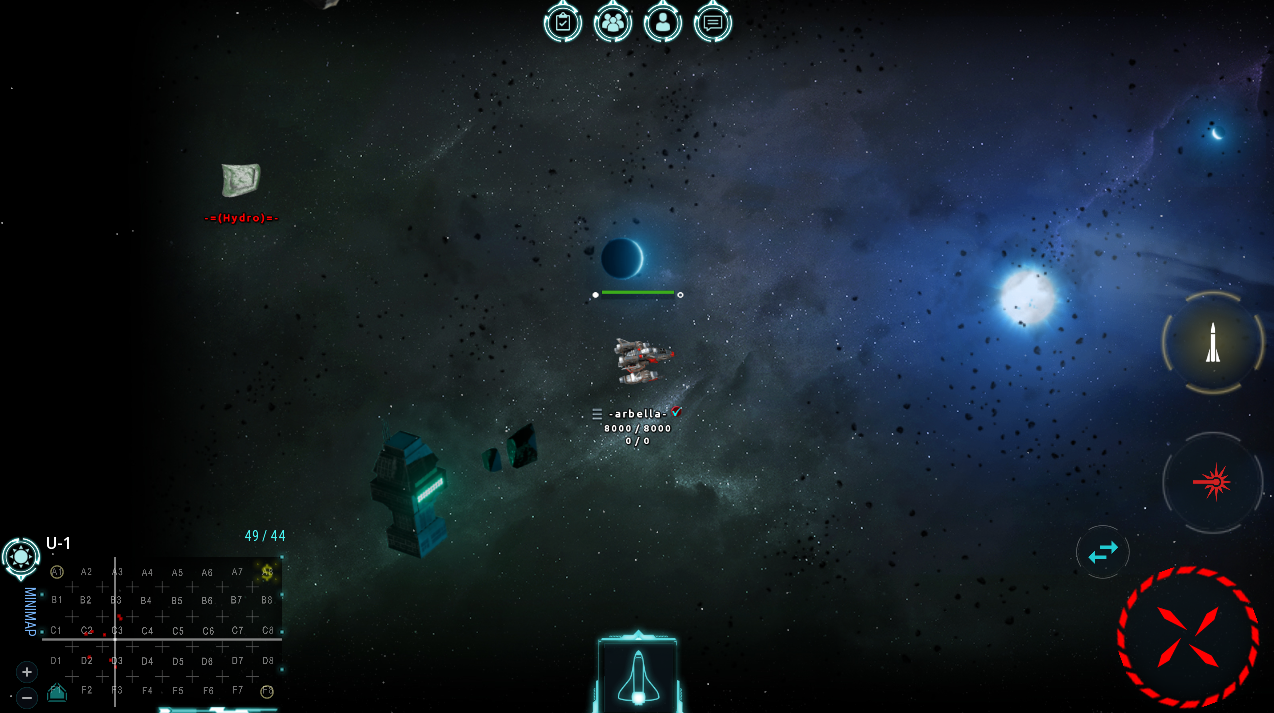
Task: Open the quest clipboard icon
Action: pyautogui.click(x=563, y=21)
